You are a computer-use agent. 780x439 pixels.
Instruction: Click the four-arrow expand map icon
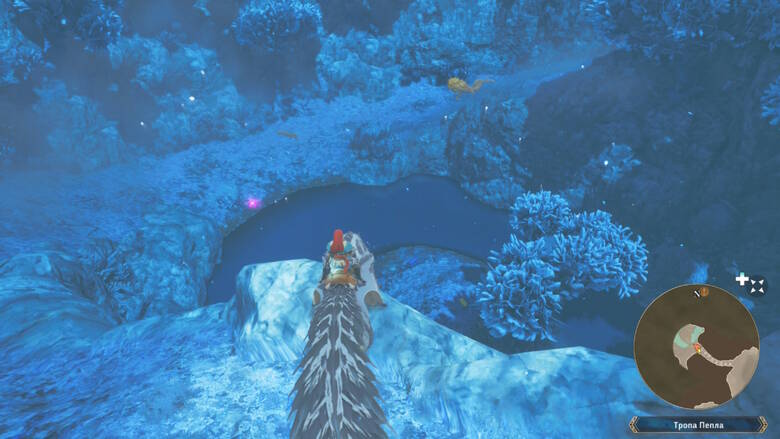757,286
